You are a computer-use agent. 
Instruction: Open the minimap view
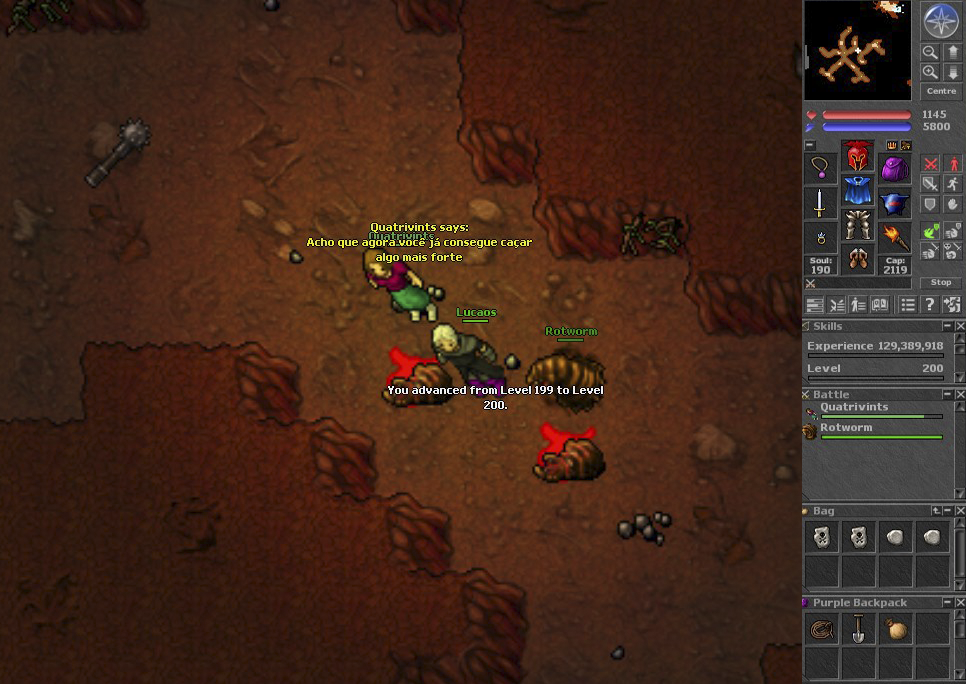[857, 50]
